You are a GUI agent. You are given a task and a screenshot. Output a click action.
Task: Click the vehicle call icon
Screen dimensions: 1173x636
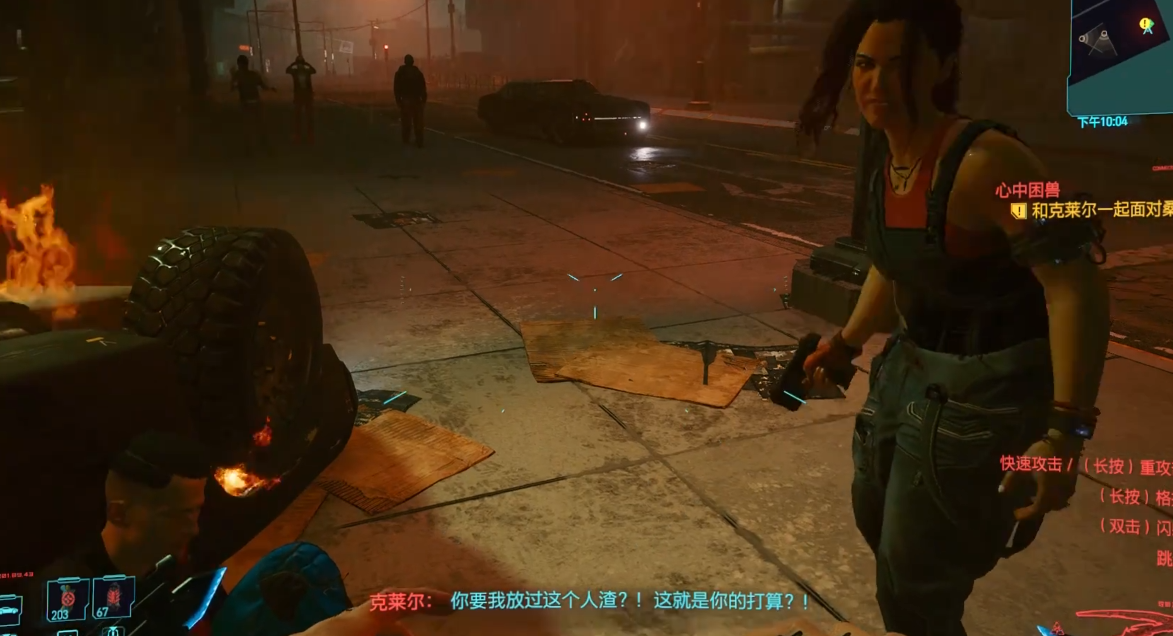9,607
